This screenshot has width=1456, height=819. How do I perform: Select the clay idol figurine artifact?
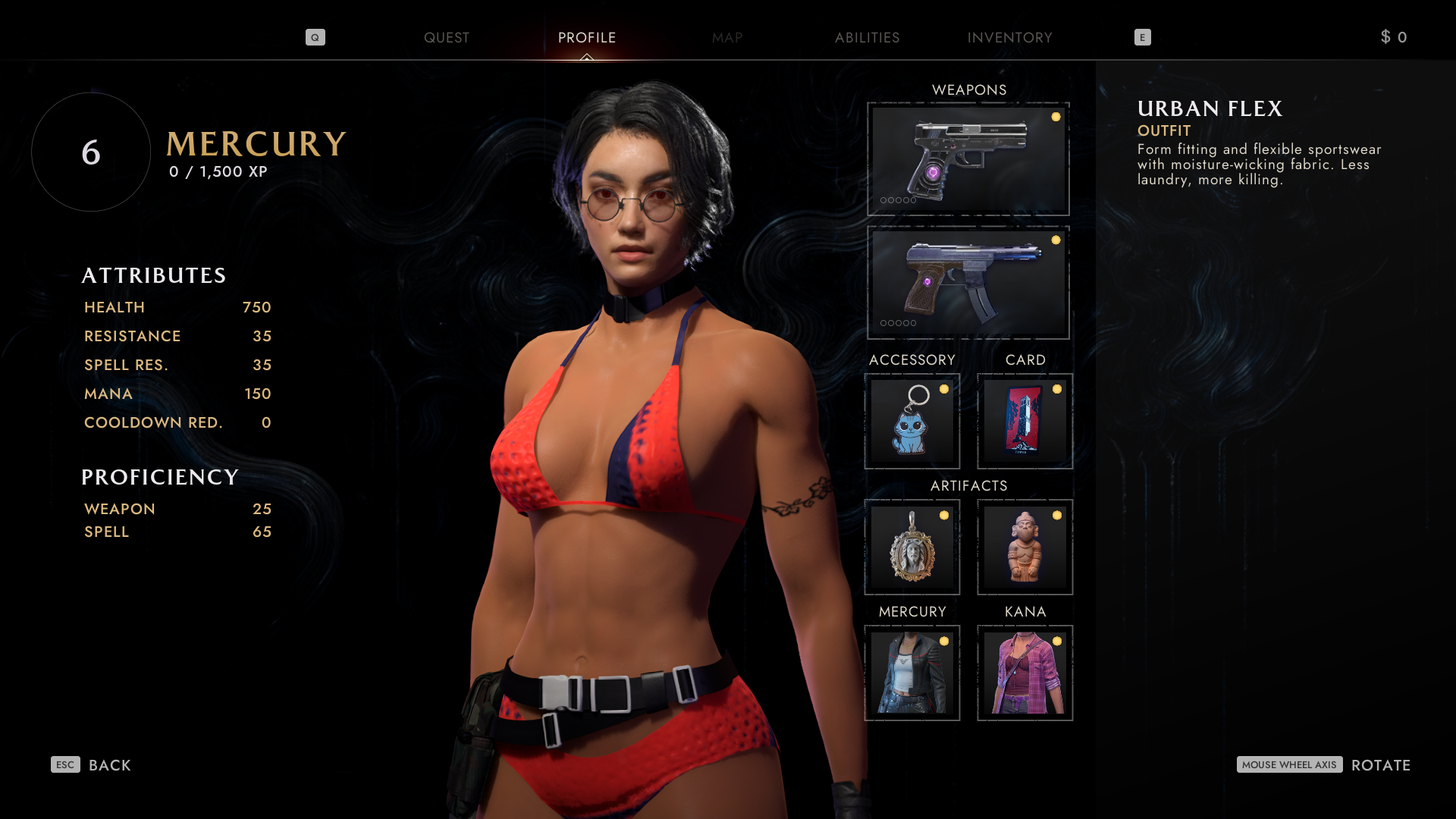pyautogui.click(x=1025, y=548)
